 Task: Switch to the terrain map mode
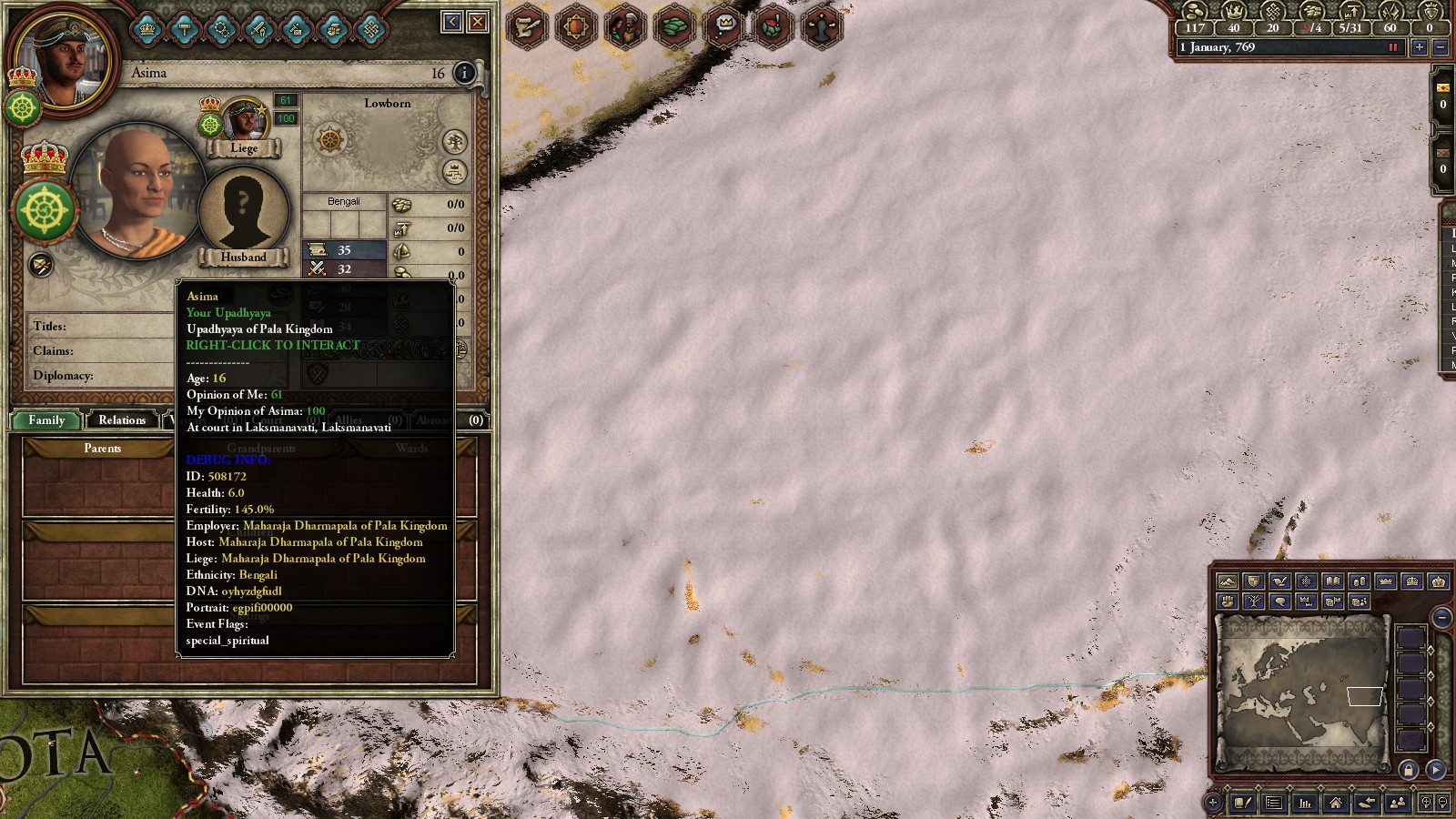click(1228, 581)
